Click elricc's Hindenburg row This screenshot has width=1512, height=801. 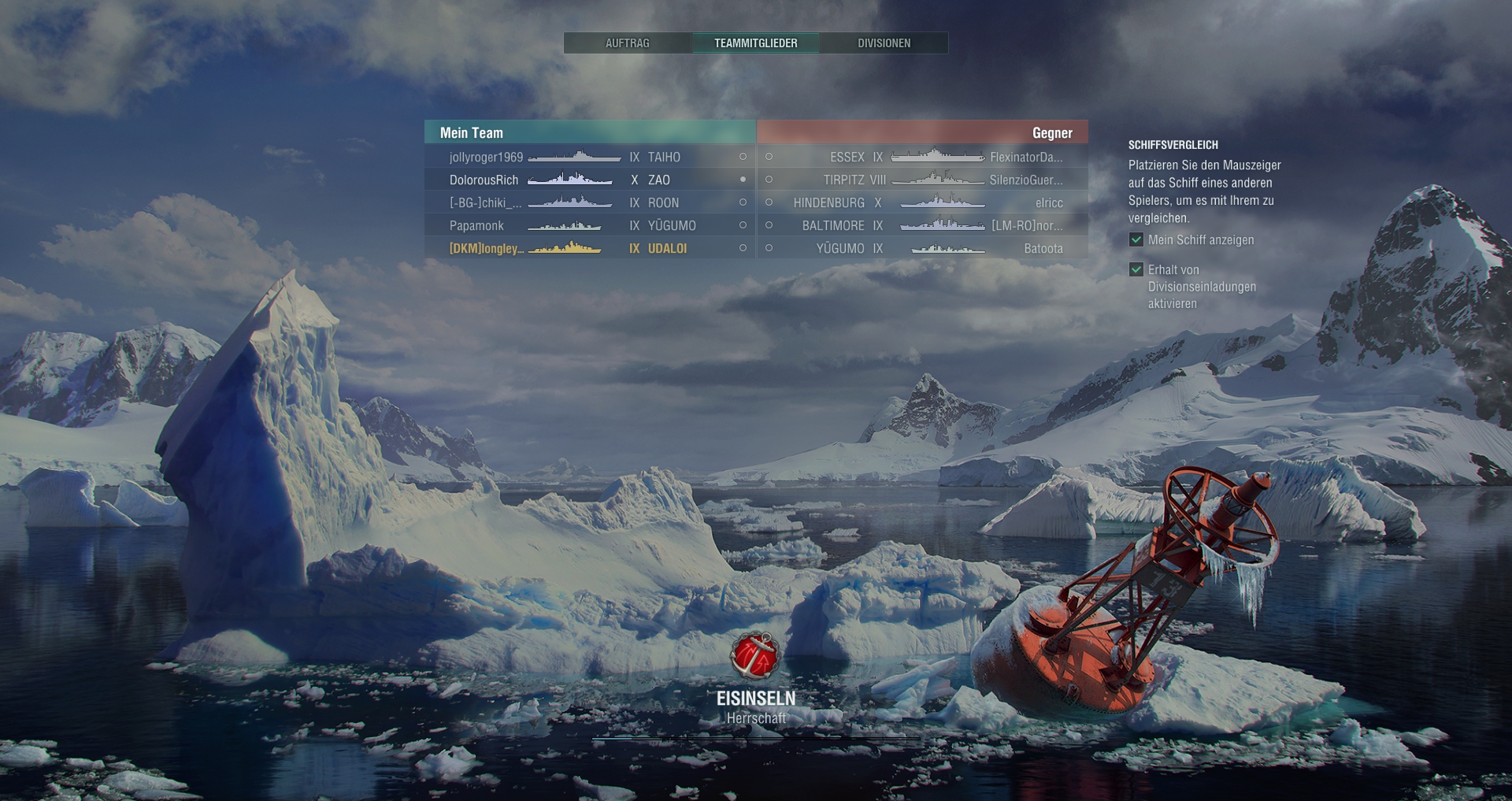click(x=922, y=202)
